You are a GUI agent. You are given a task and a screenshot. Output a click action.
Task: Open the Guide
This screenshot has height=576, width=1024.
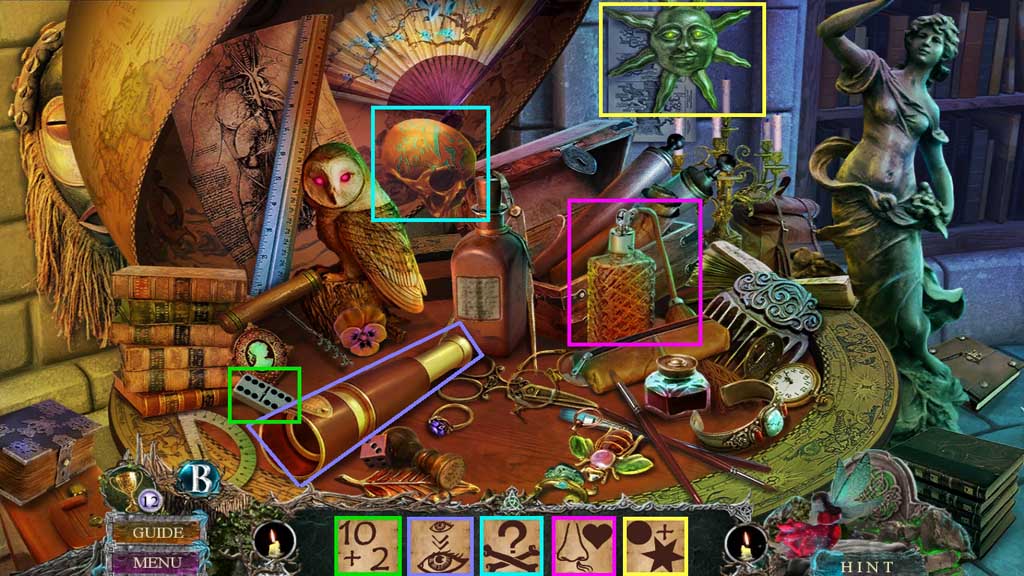158,532
